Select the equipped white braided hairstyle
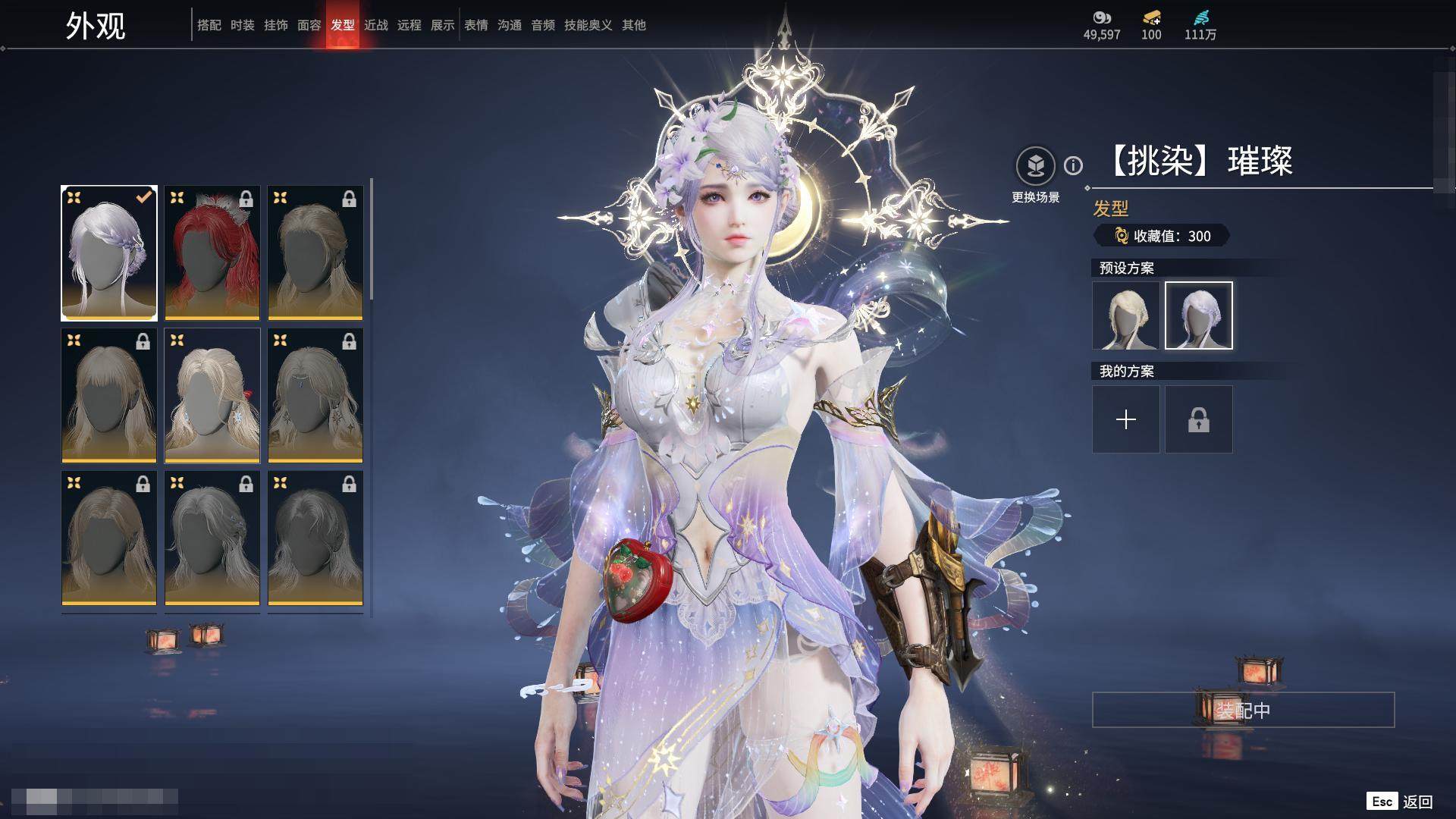Screen dimensions: 1456x819 pyautogui.click(x=109, y=253)
